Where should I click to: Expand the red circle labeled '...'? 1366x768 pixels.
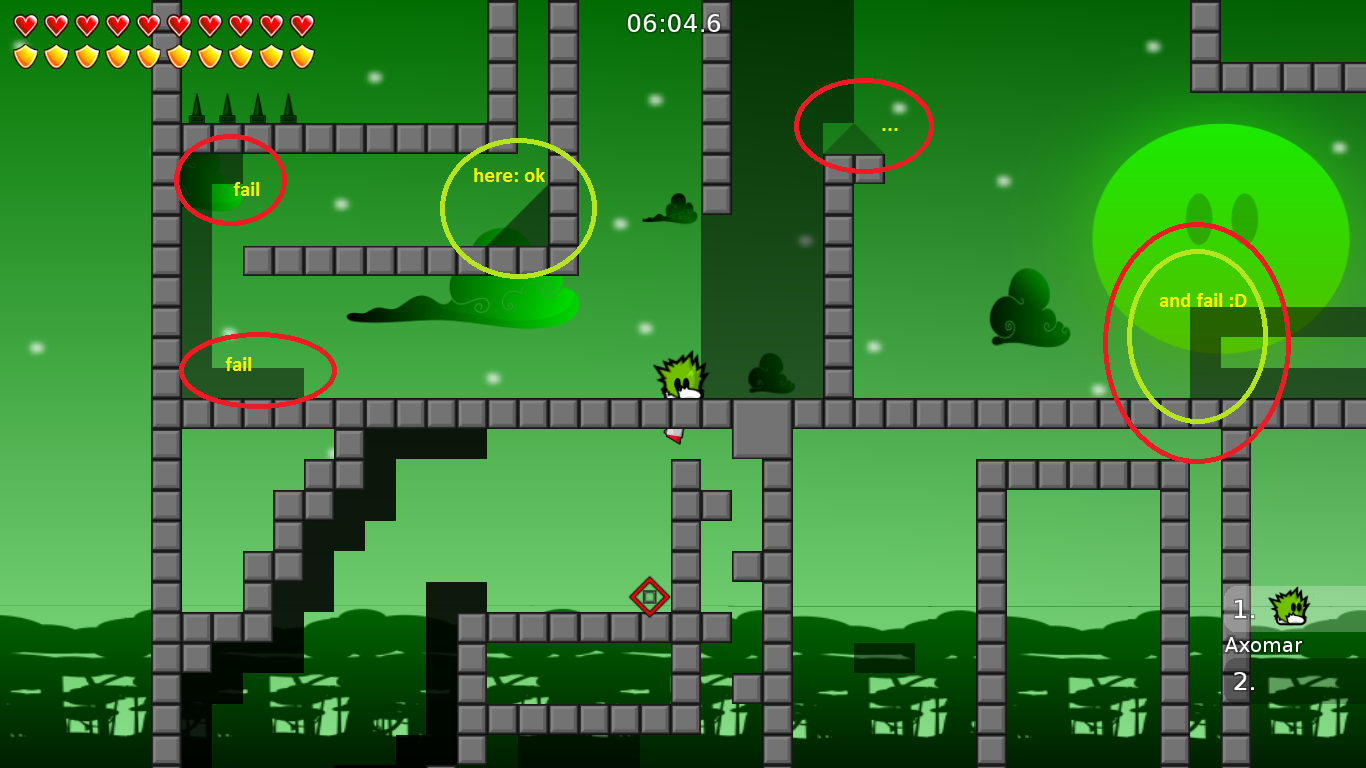point(864,124)
